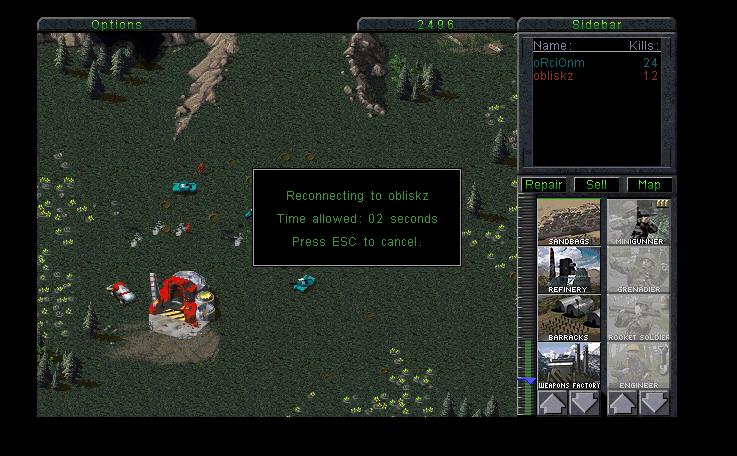Select player obliskz in the kills list
Viewport: 737px width, 456px height.
tap(554, 75)
